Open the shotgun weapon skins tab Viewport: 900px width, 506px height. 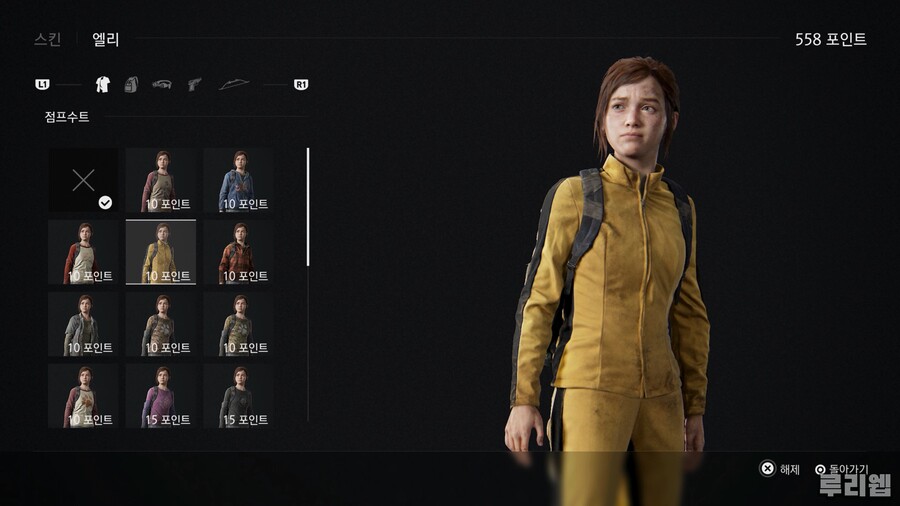[162, 85]
